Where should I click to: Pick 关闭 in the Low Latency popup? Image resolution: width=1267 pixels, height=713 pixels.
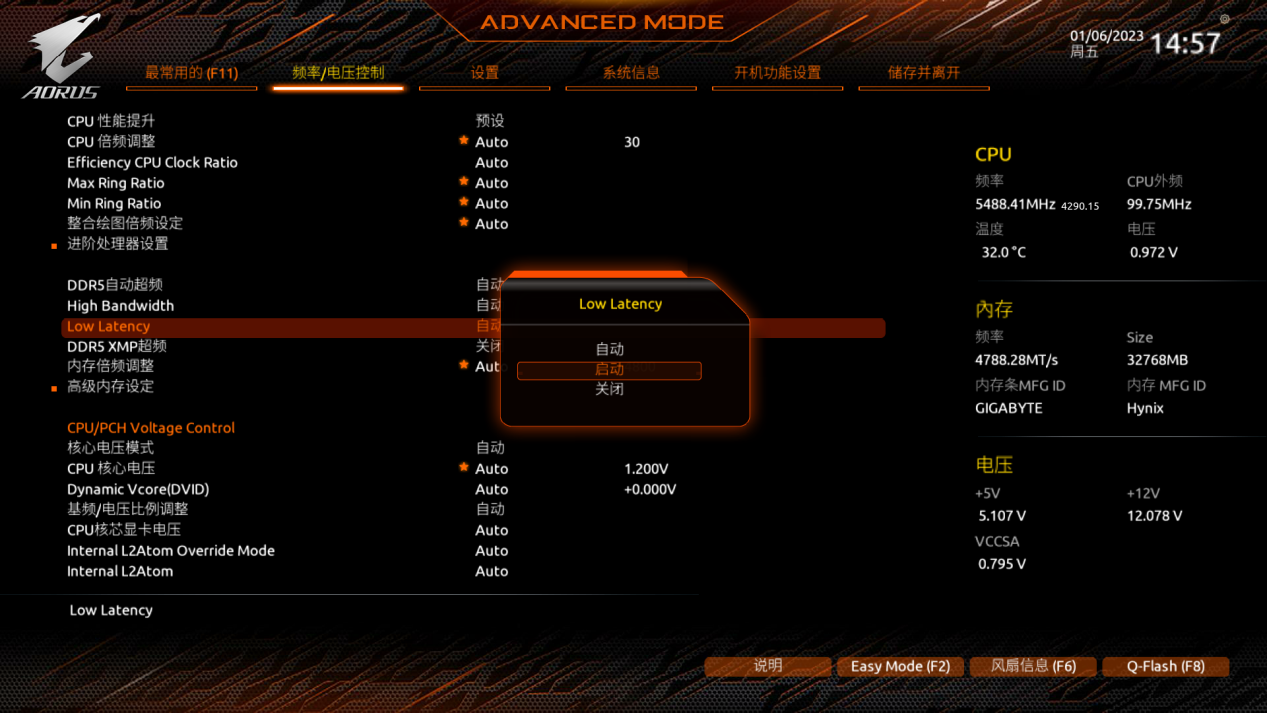click(x=609, y=389)
